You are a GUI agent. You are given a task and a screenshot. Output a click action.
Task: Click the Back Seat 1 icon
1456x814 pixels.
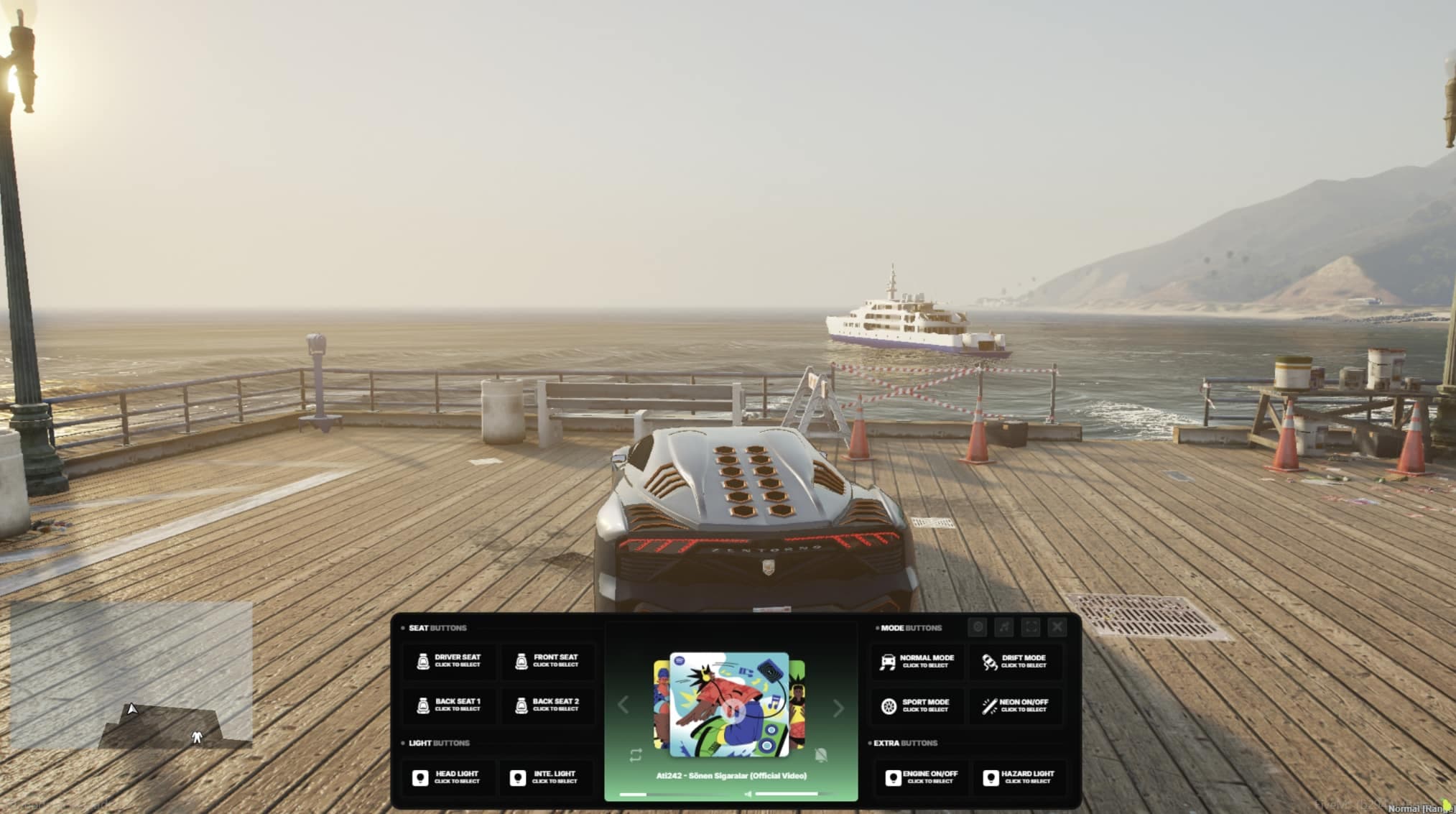[x=422, y=705]
